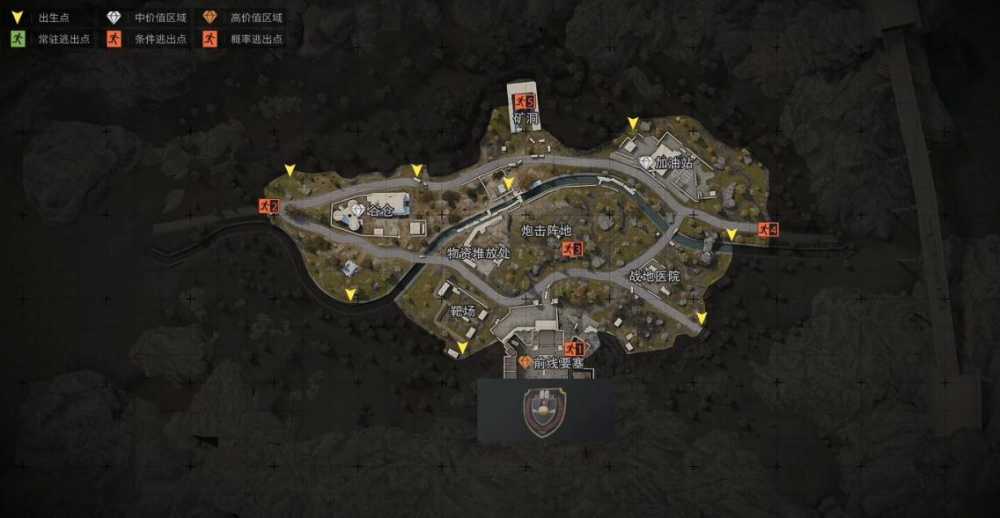Viewport: 1000px width, 518px height.
Task: Select extraction point 3 near 炮击阵地
Action: tap(572, 248)
